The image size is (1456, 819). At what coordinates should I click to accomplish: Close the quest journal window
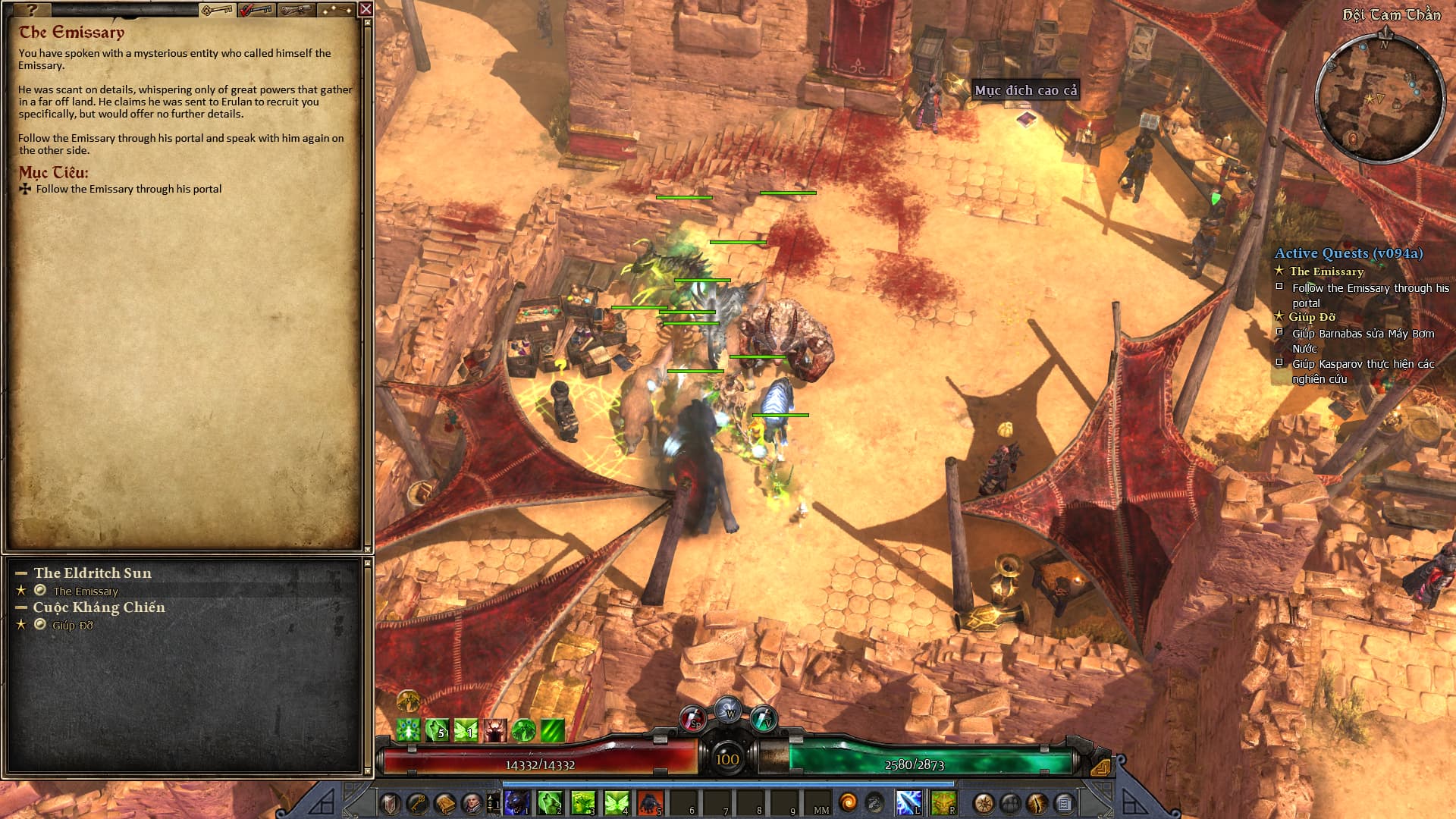[366, 9]
